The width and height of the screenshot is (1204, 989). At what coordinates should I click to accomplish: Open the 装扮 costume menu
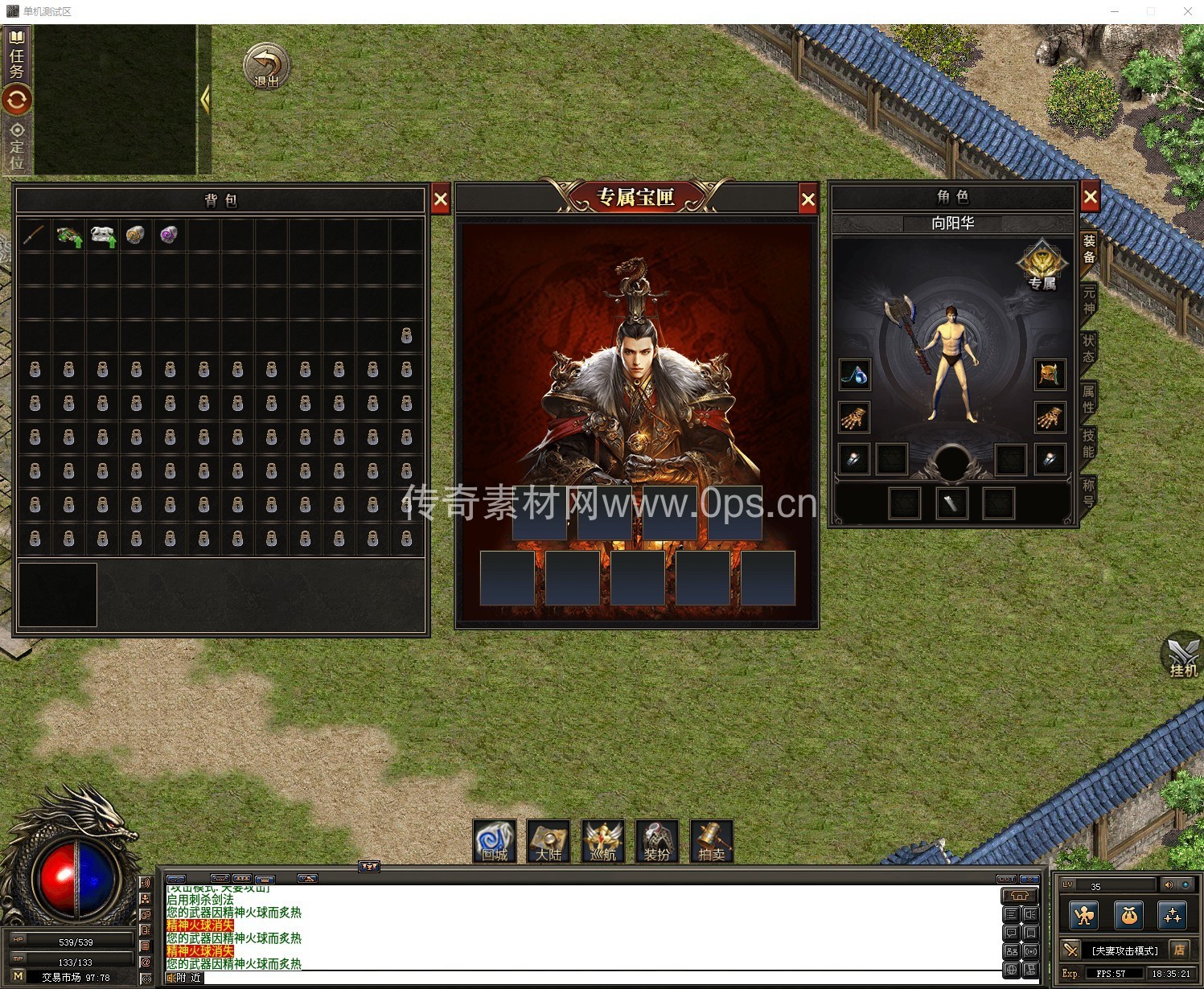[657, 841]
